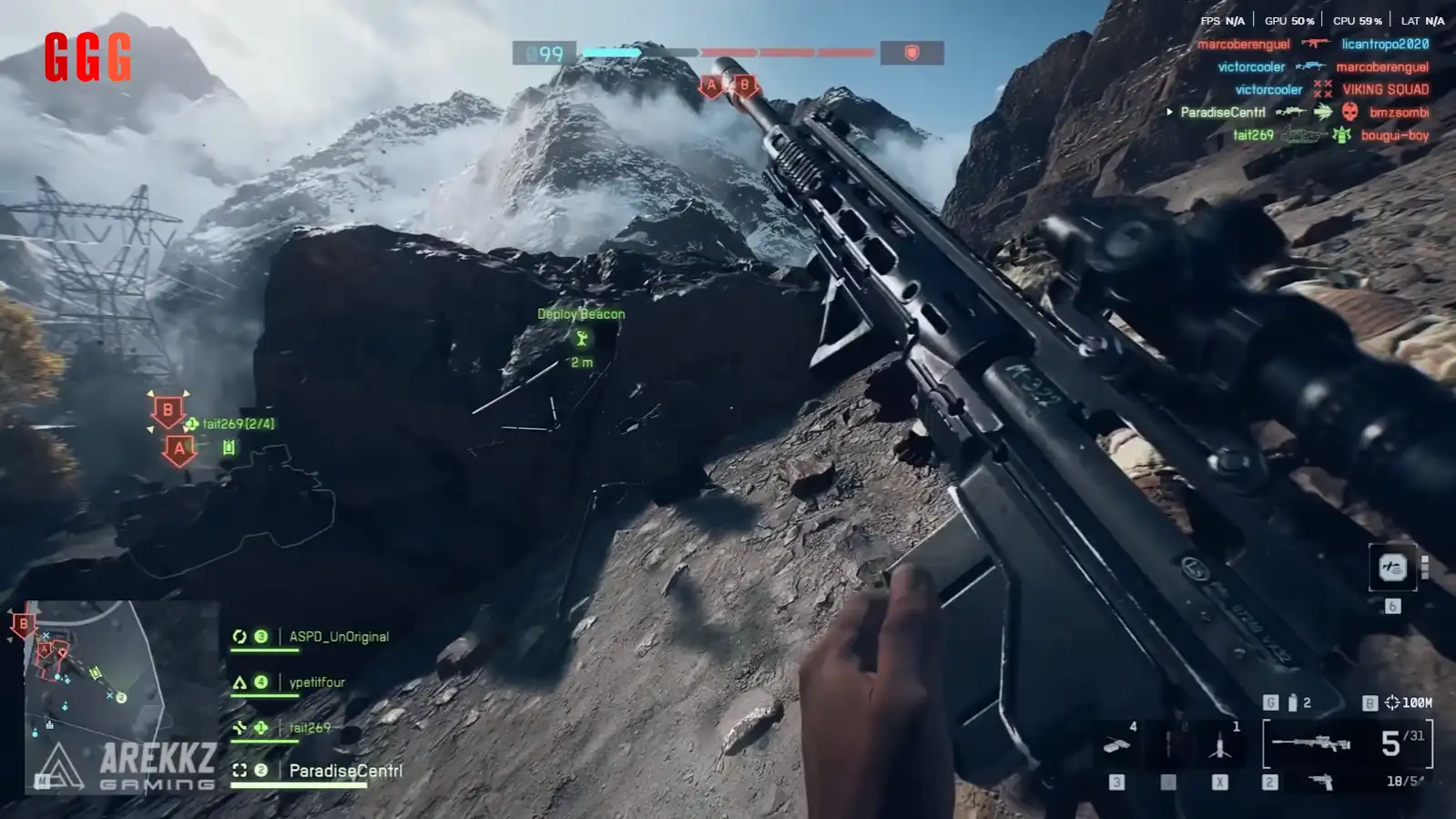
Task: Click the Deploy Beacon marker
Action: coord(581,338)
